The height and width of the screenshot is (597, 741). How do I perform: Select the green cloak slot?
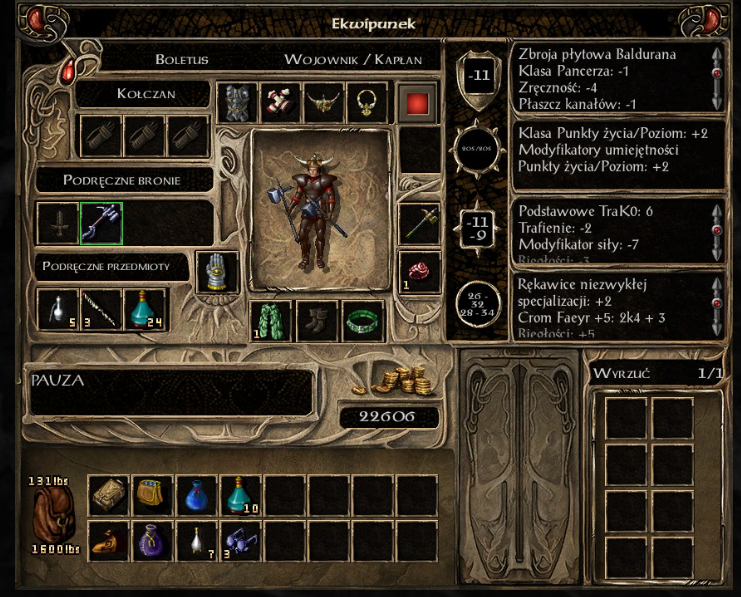tap(270, 320)
